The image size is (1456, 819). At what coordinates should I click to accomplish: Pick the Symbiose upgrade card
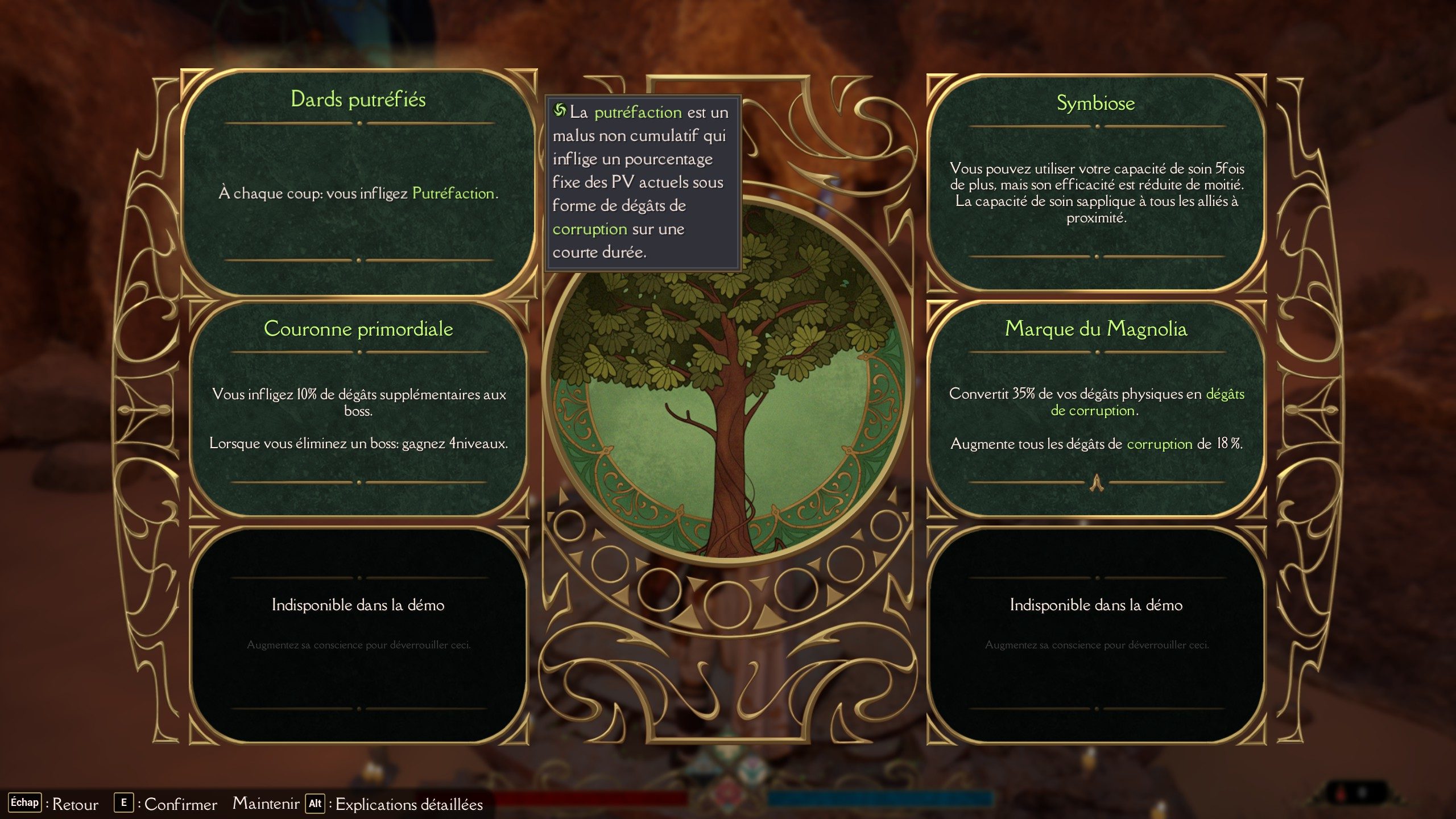click(x=1096, y=182)
